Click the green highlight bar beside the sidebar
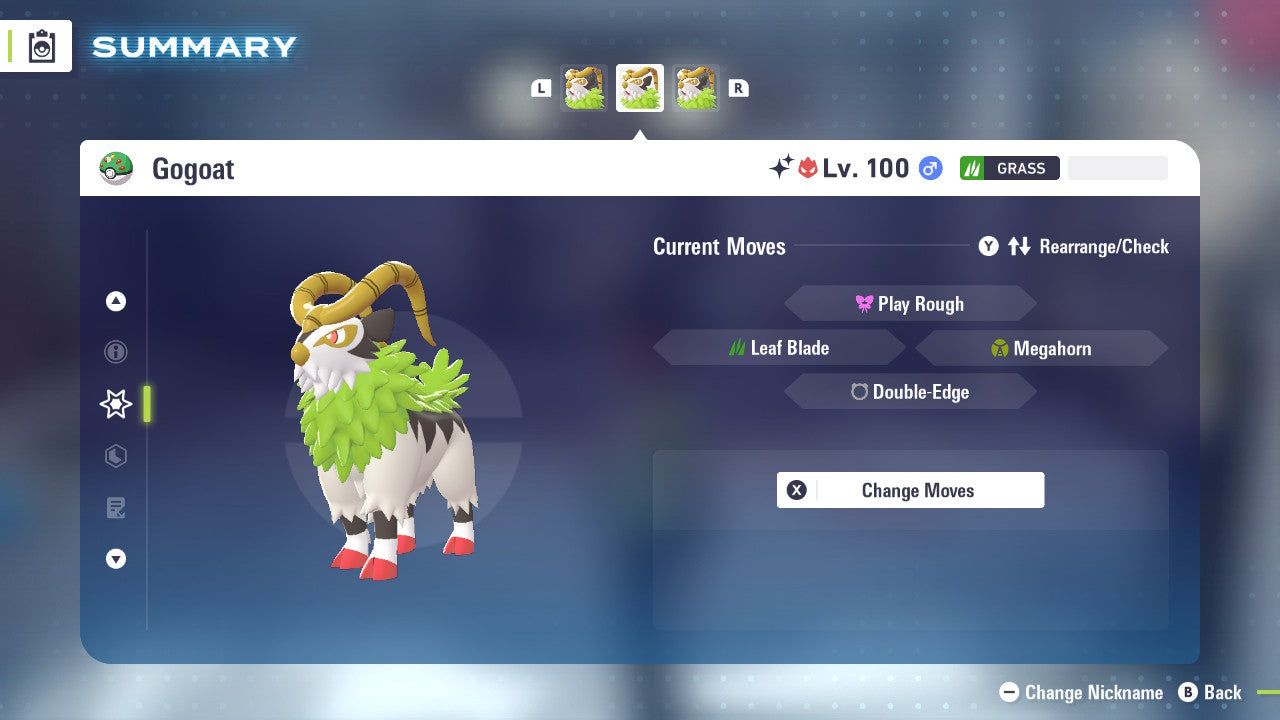 pyautogui.click(x=145, y=404)
